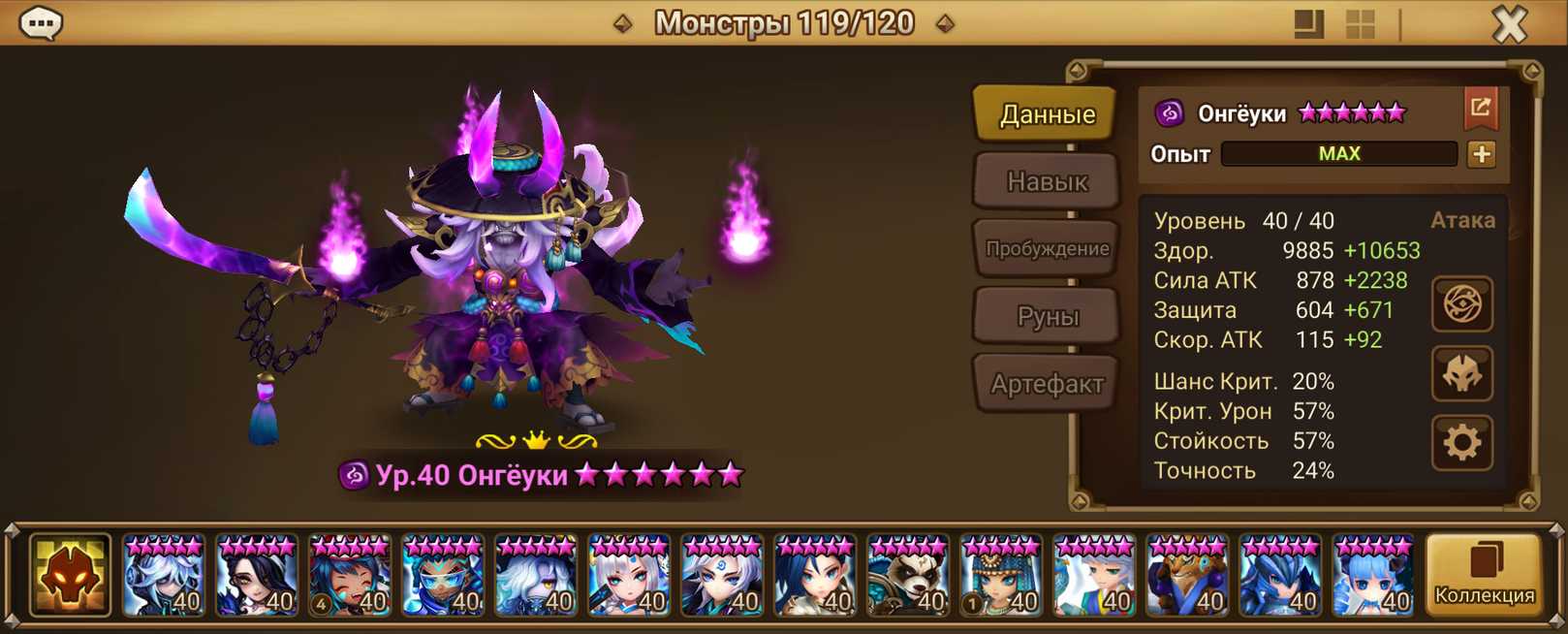Select the smiling dark-skinned girl monster thumbnail
The image size is (1568, 634).
coord(350,576)
